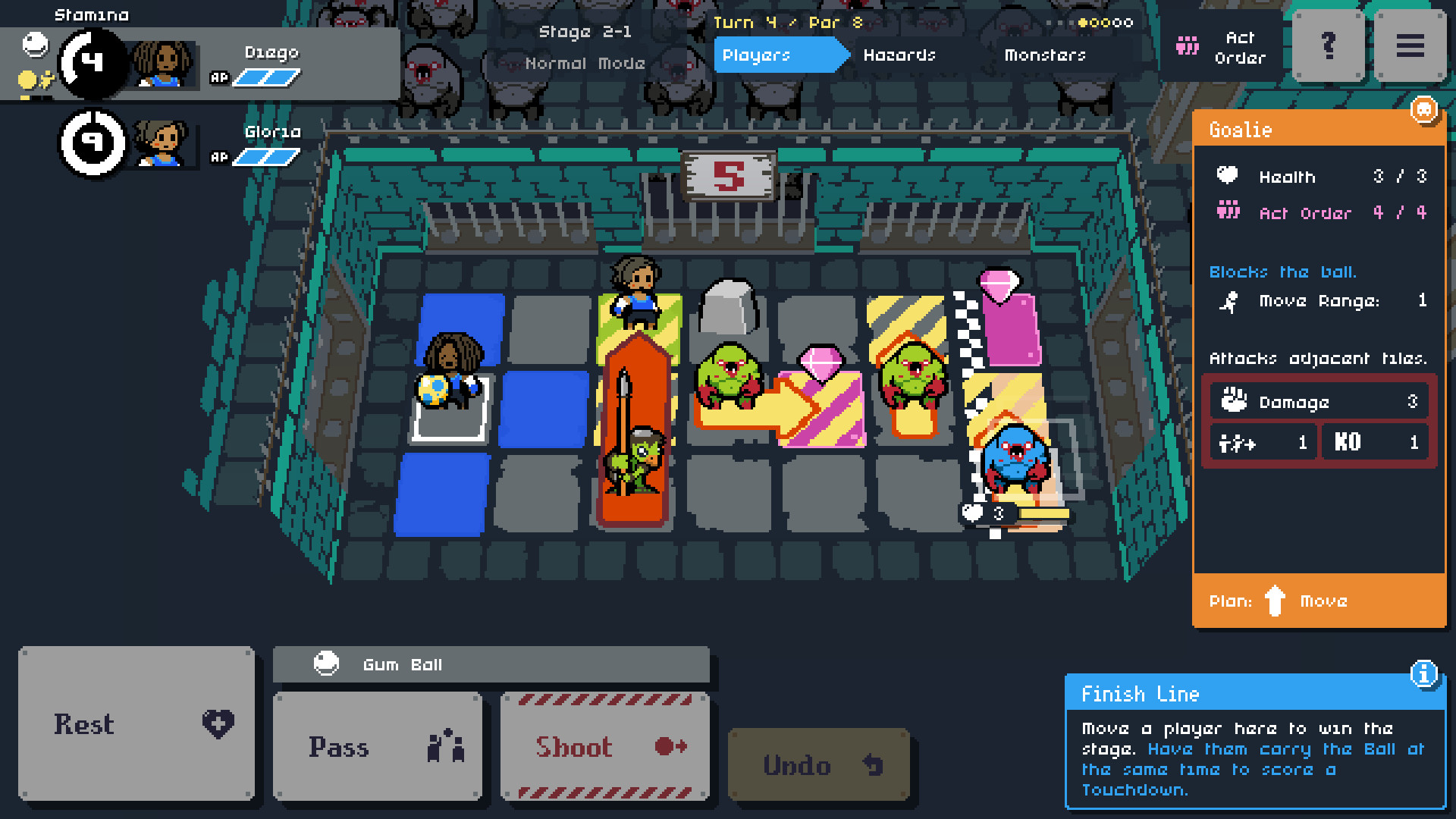Screen dimensions: 1456x819
Task: Switch to the Hazards tab
Action: [899, 55]
